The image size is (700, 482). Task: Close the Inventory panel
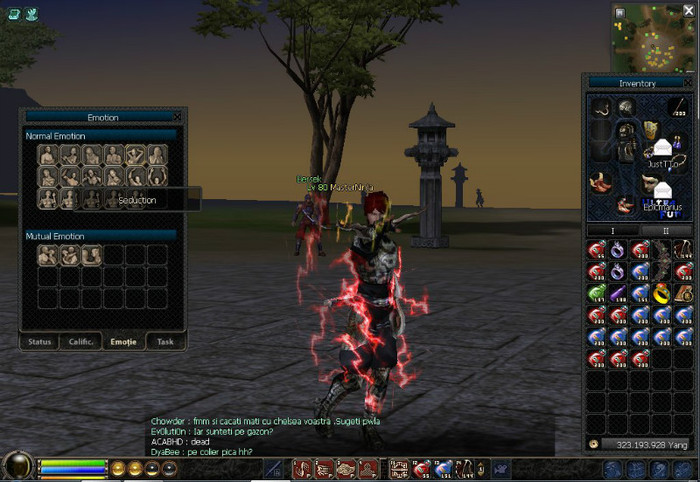[x=687, y=83]
